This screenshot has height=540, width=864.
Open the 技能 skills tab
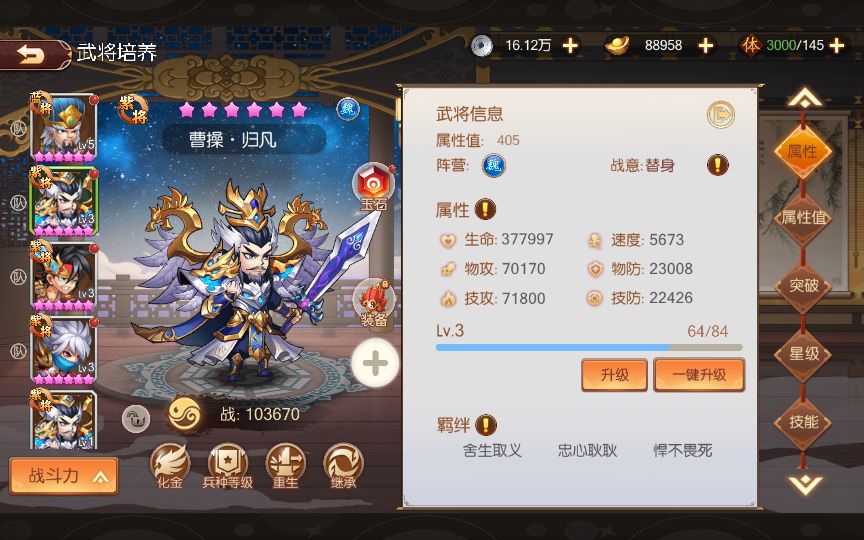804,422
